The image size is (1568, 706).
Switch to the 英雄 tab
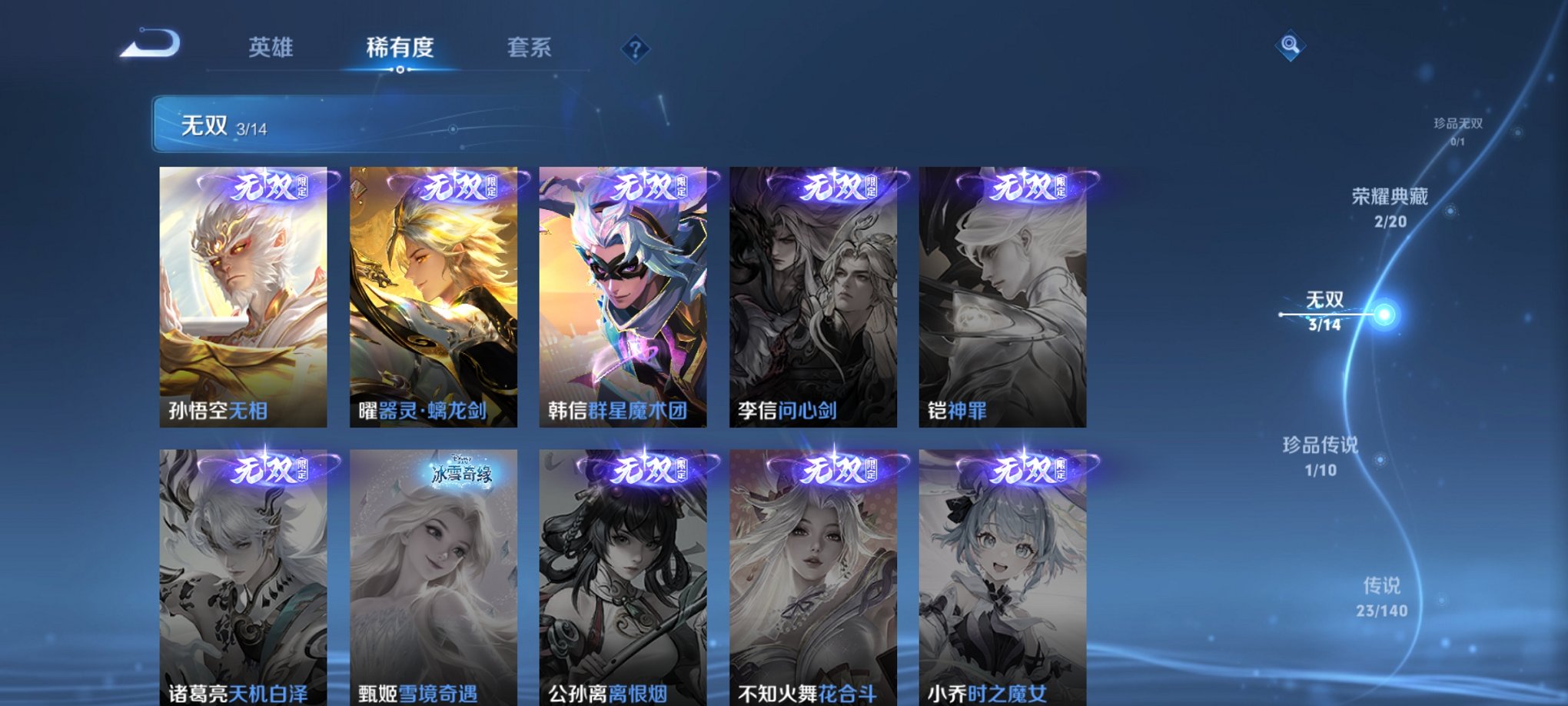271,48
